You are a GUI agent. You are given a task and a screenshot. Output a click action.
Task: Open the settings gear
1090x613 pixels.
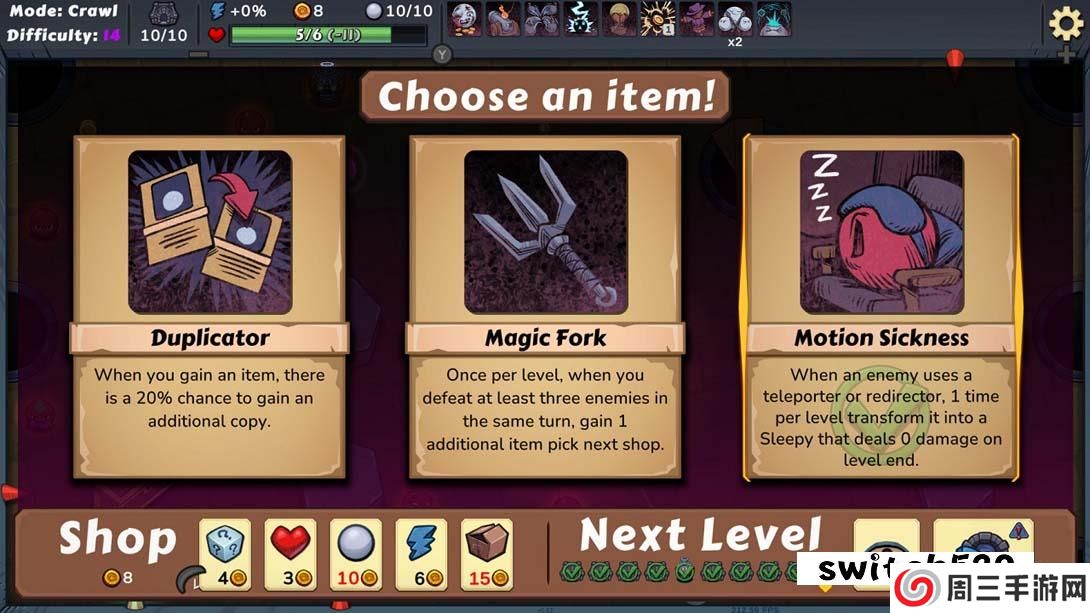point(1065,23)
